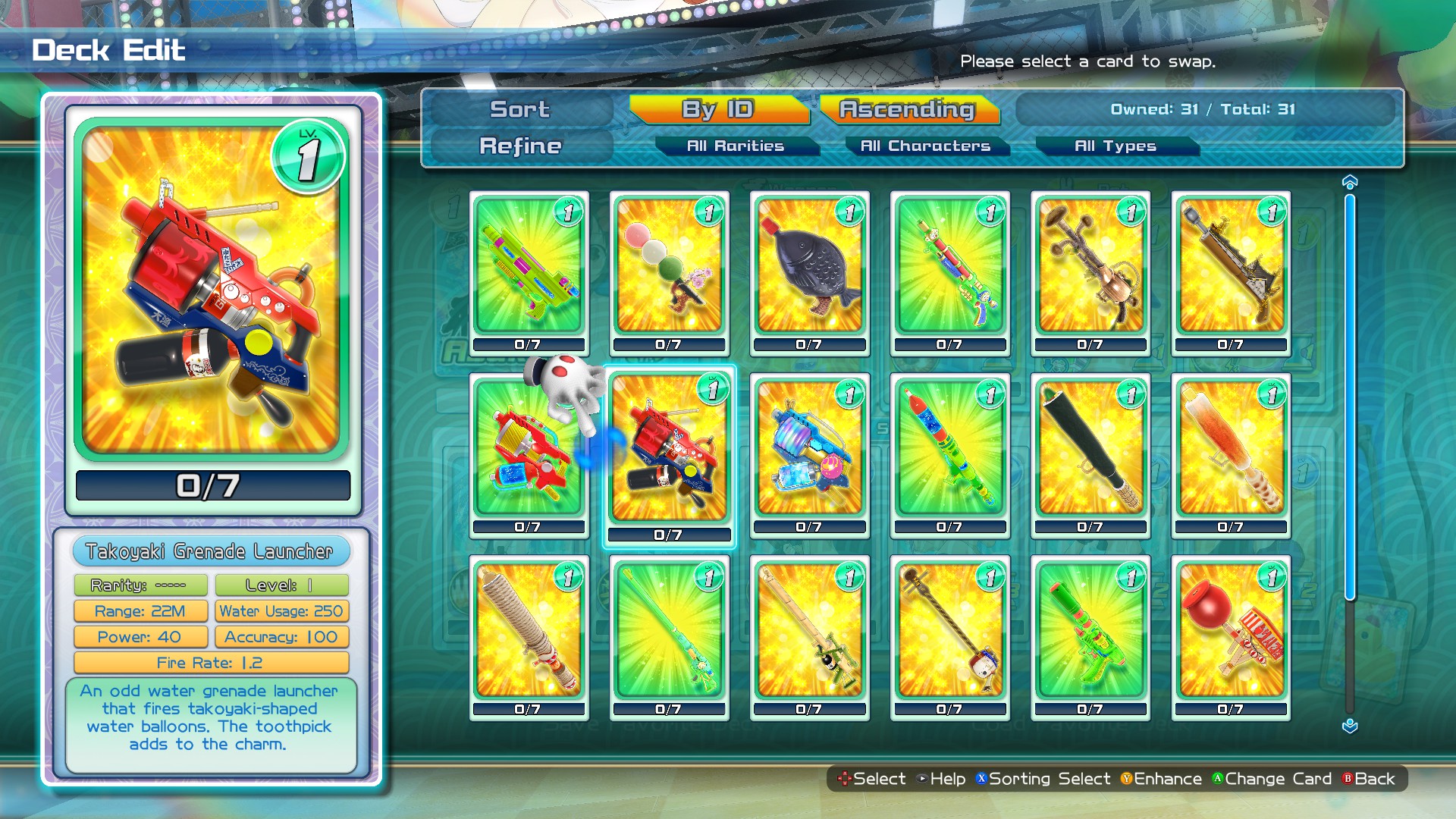Toggle the Refine filter options
Screen dimensions: 1456x819
[520, 146]
